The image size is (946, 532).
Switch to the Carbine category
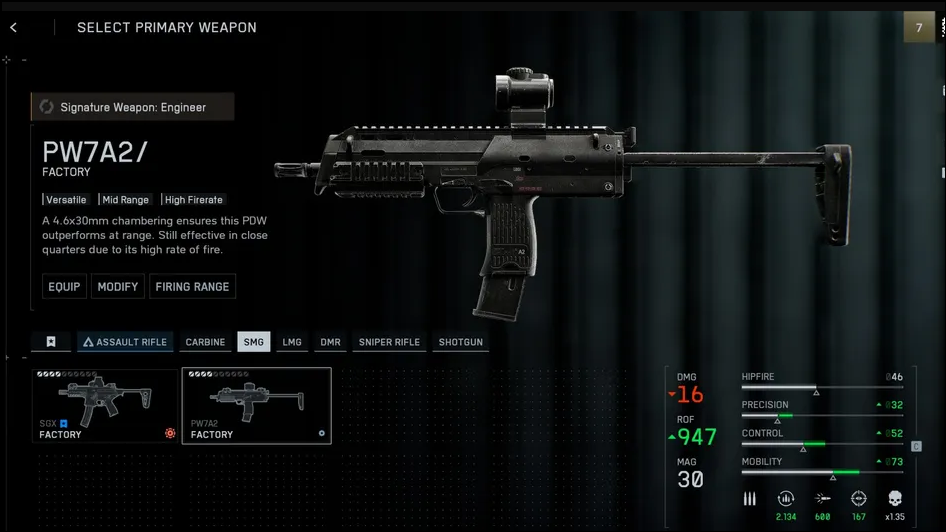205,342
